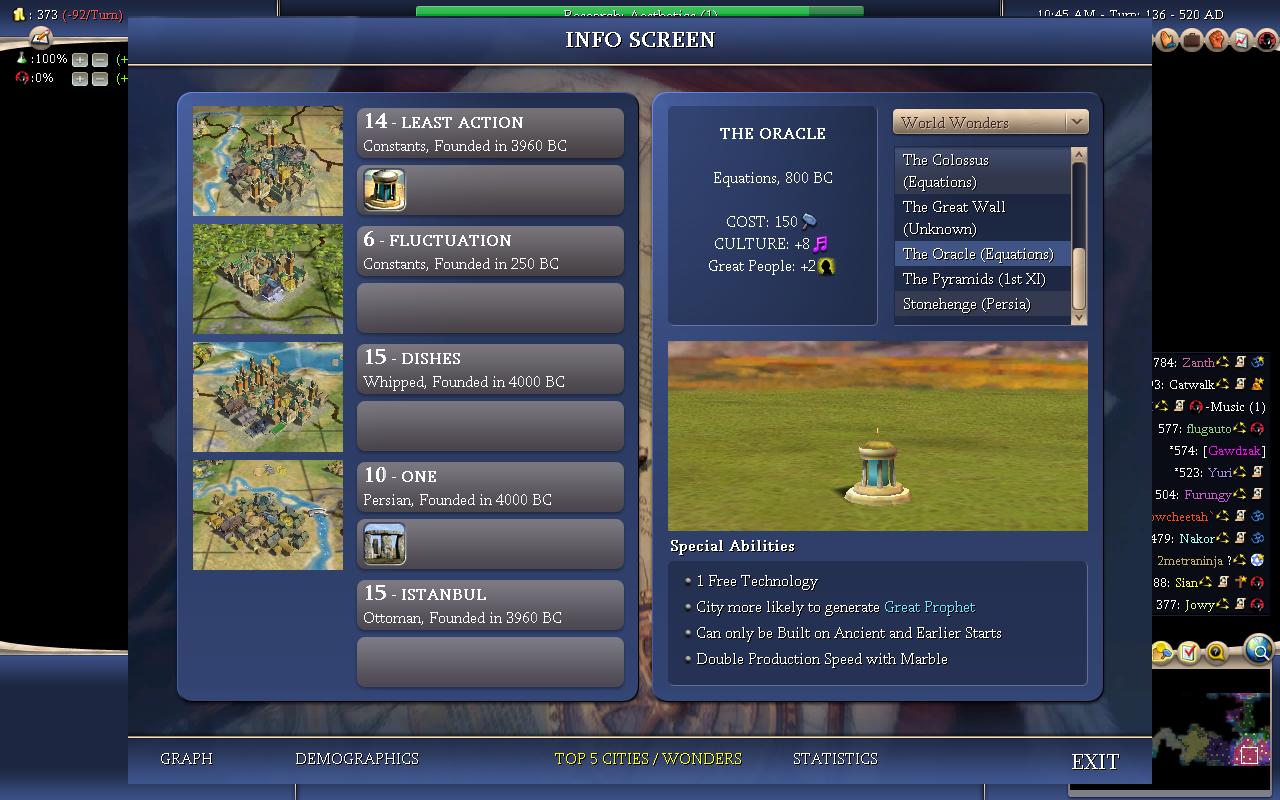The width and height of the screenshot is (1280, 800).
Task: Choose The Great Wall list entry
Action: click(953, 217)
